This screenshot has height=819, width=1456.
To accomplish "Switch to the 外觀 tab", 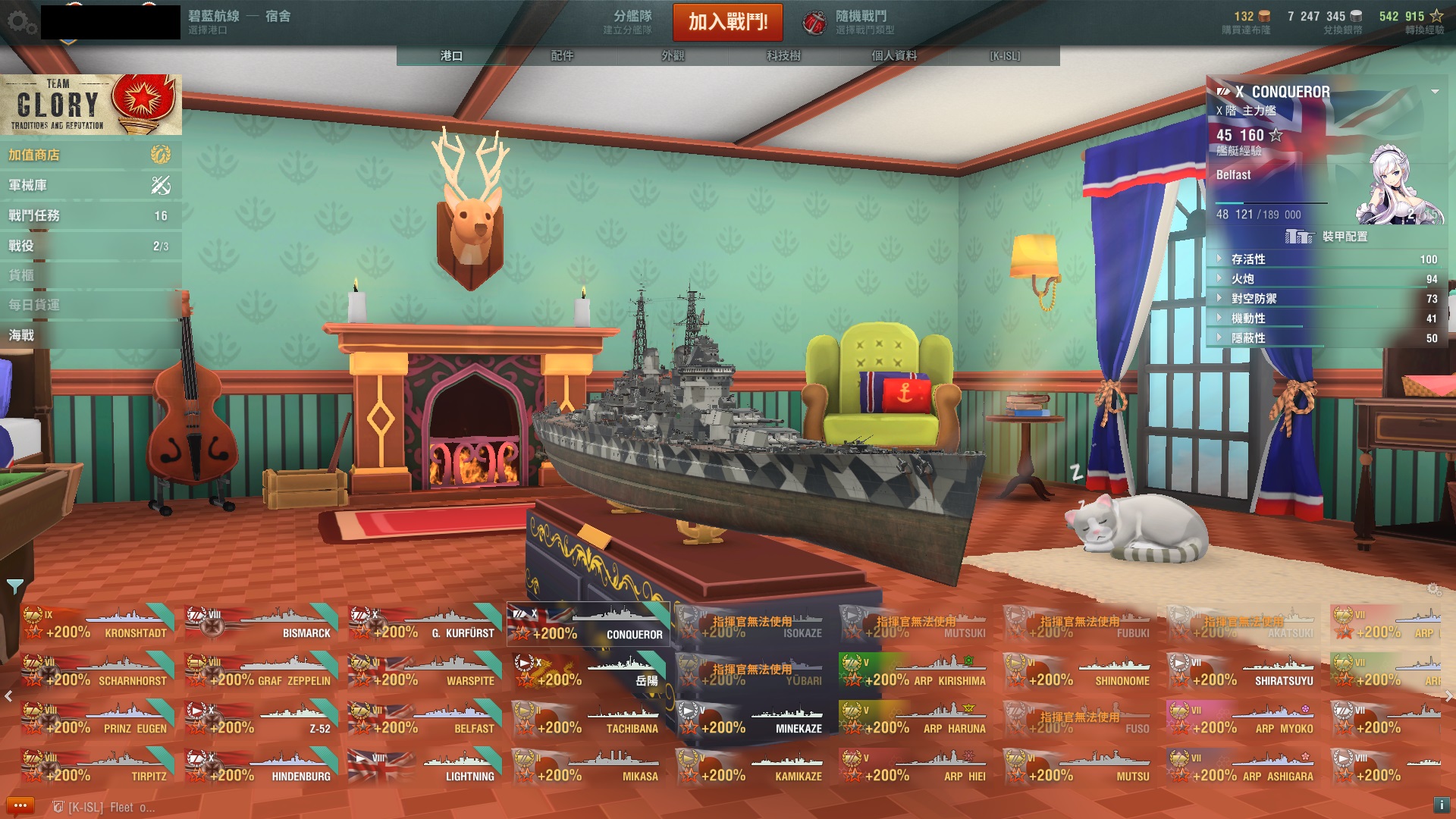I will pos(673,55).
